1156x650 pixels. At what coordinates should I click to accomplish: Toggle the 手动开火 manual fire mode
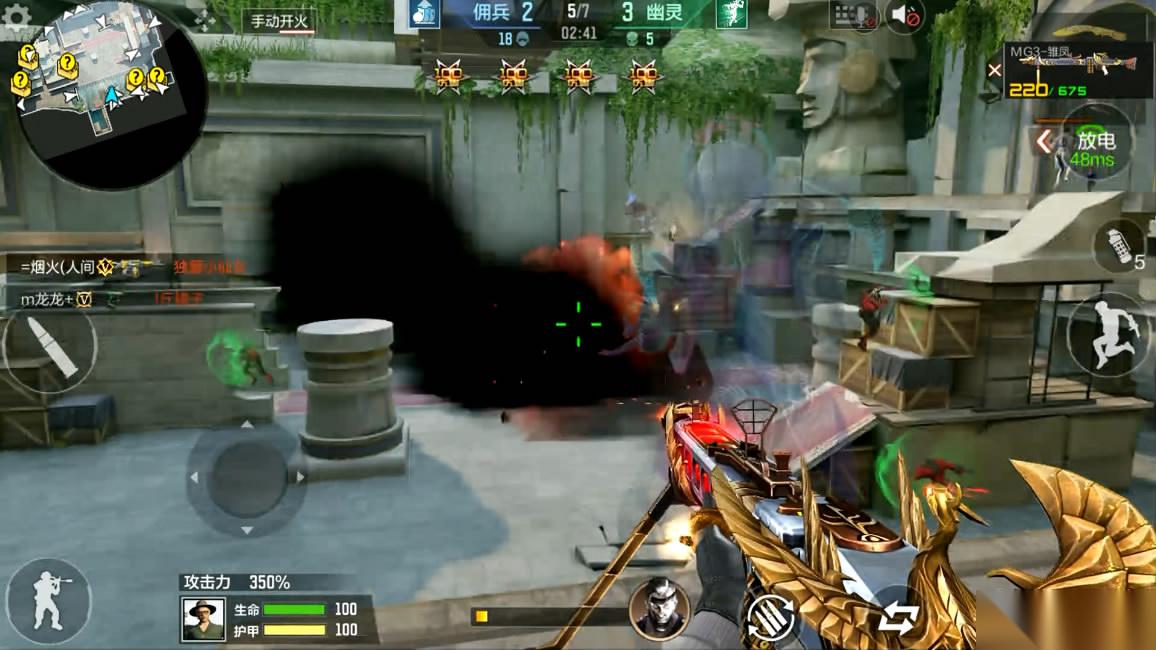coord(278,21)
